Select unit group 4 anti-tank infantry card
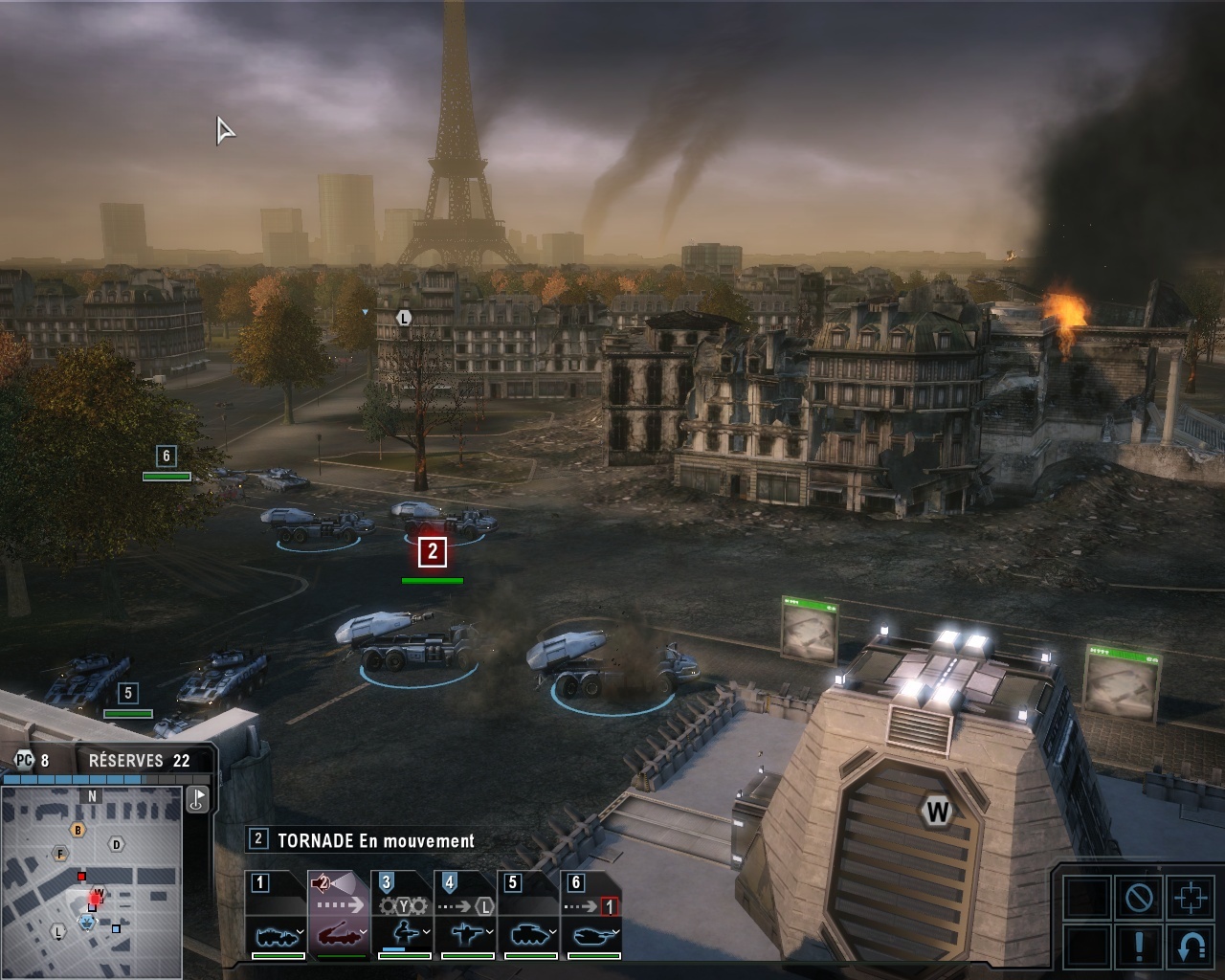Image resolution: width=1225 pixels, height=980 pixels. tap(465, 916)
